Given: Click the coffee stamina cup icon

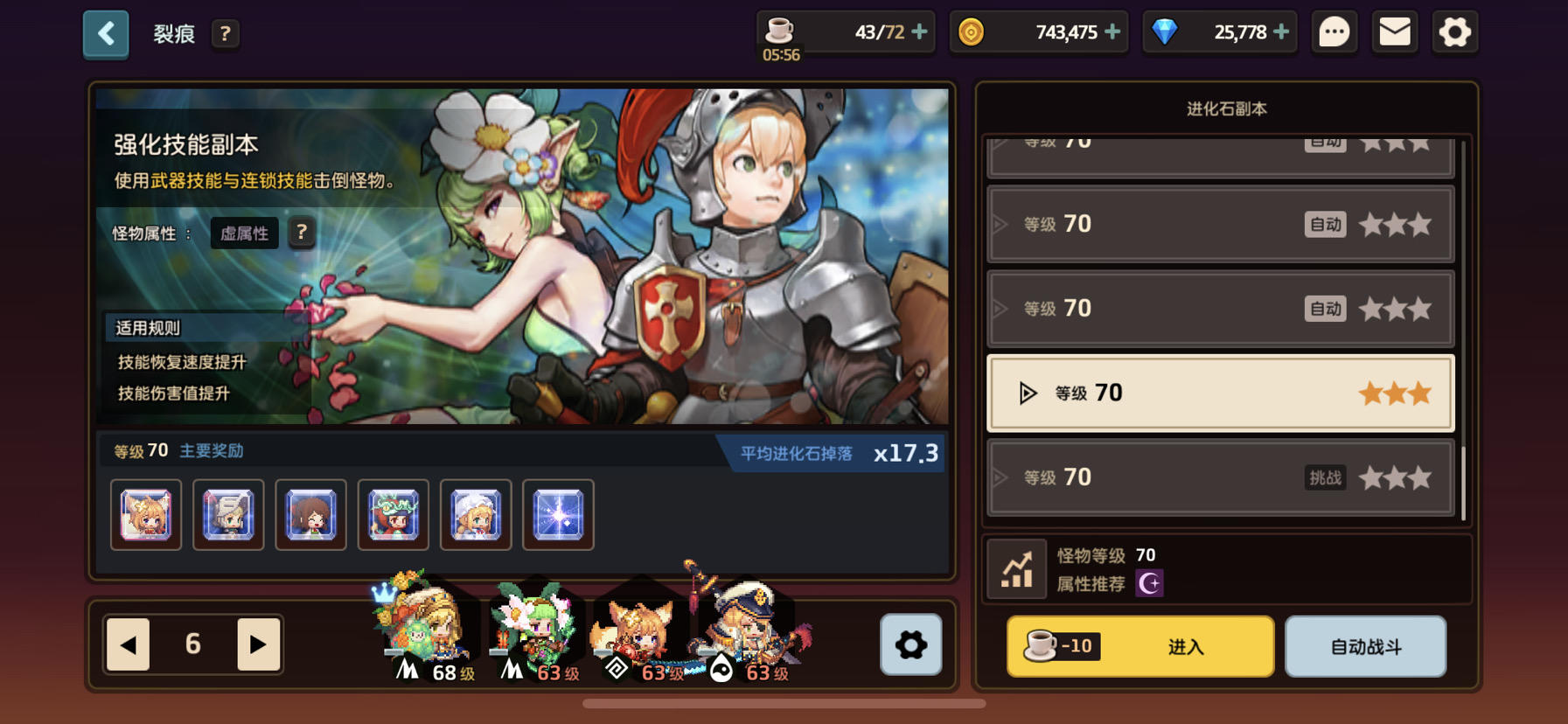Looking at the screenshot, I should (x=781, y=31).
